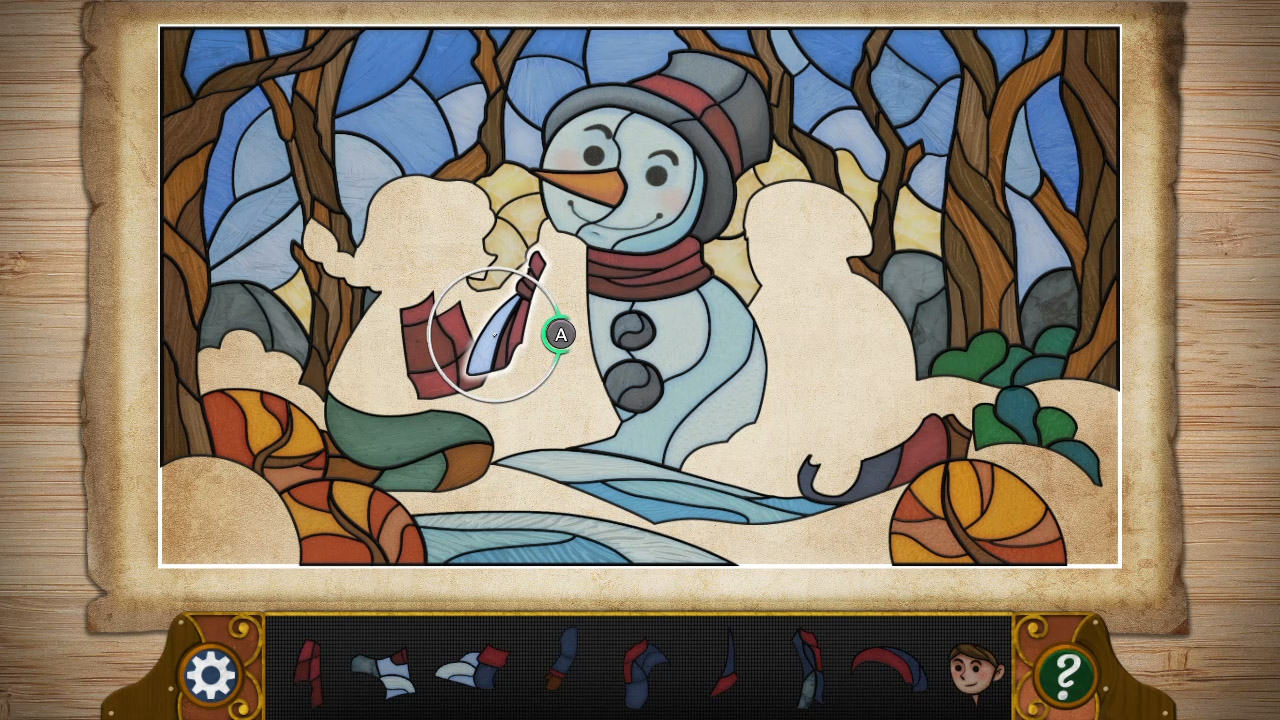Open the settings gear menu
This screenshot has height=720, width=1280.
pyautogui.click(x=213, y=672)
